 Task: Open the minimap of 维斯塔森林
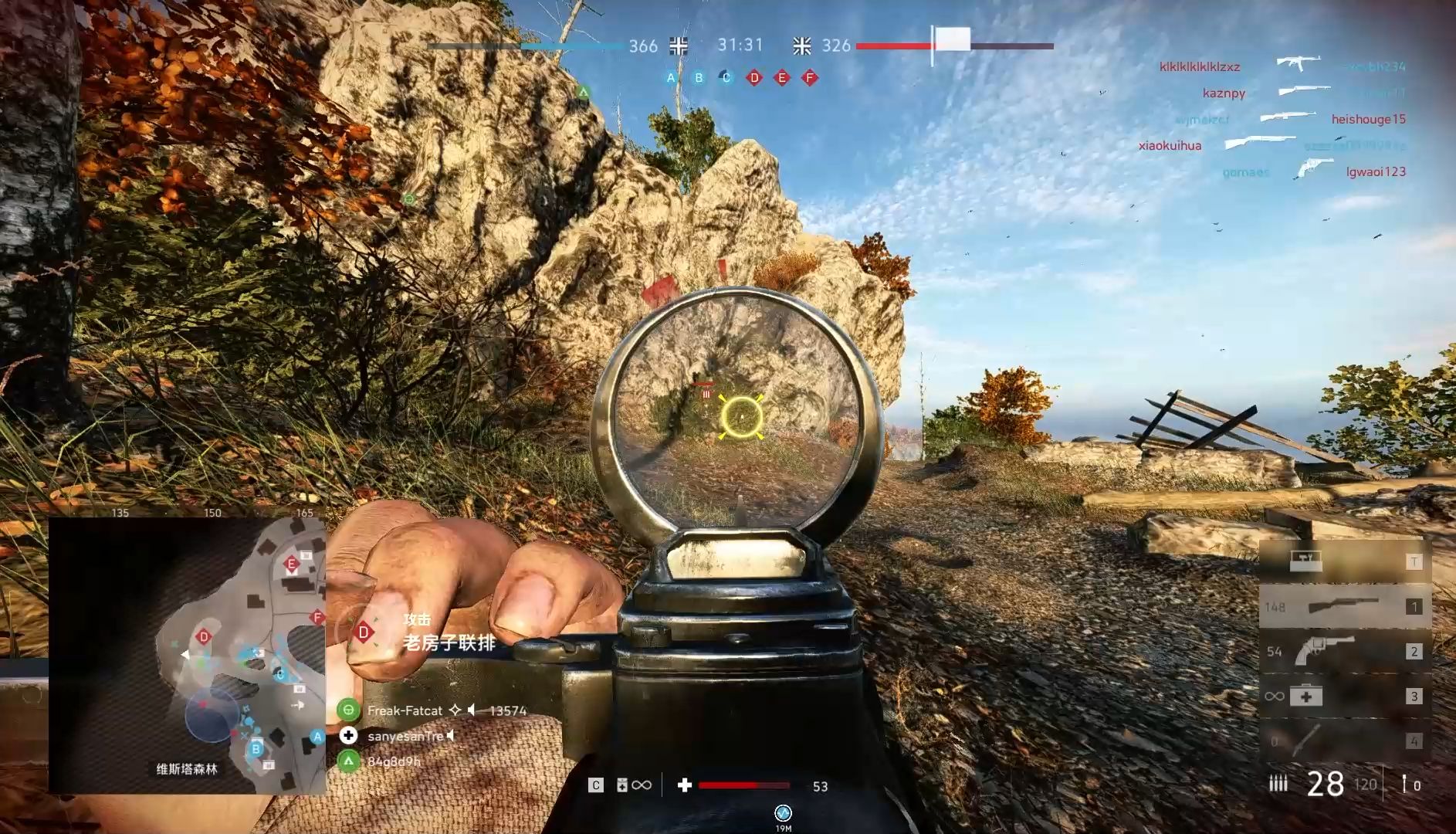click(x=188, y=655)
